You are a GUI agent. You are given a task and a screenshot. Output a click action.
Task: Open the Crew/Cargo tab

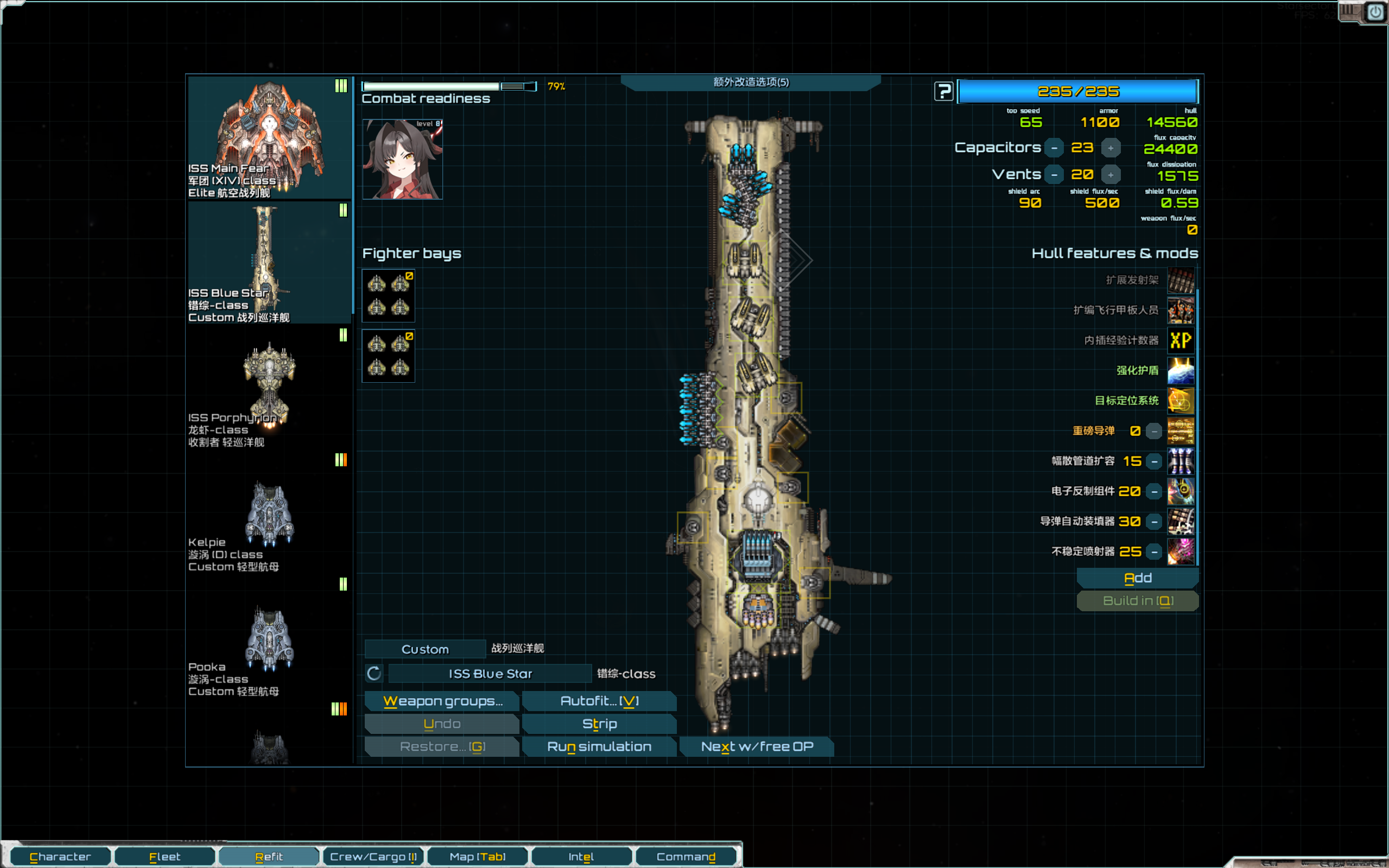point(373,857)
